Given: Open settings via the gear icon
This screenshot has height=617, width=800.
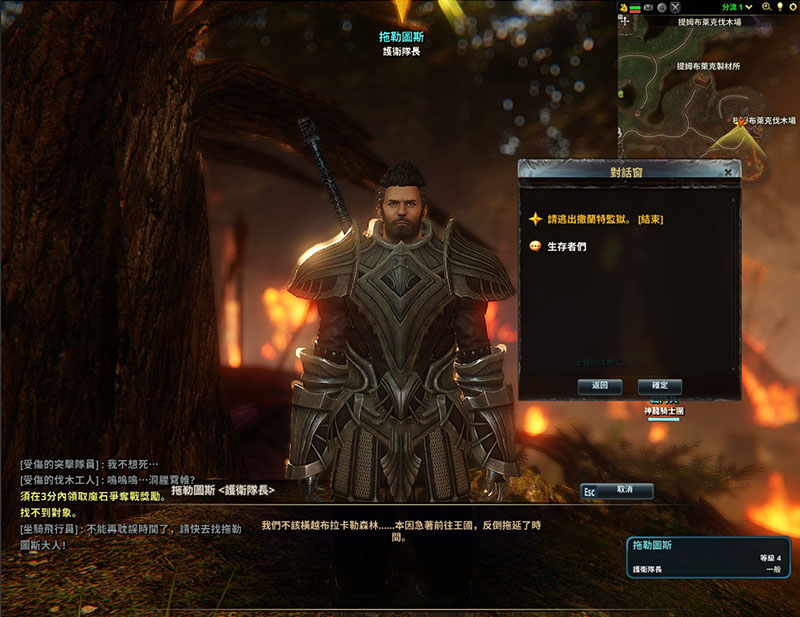Looking at the screenshot, I should click(x=792, y=7).
